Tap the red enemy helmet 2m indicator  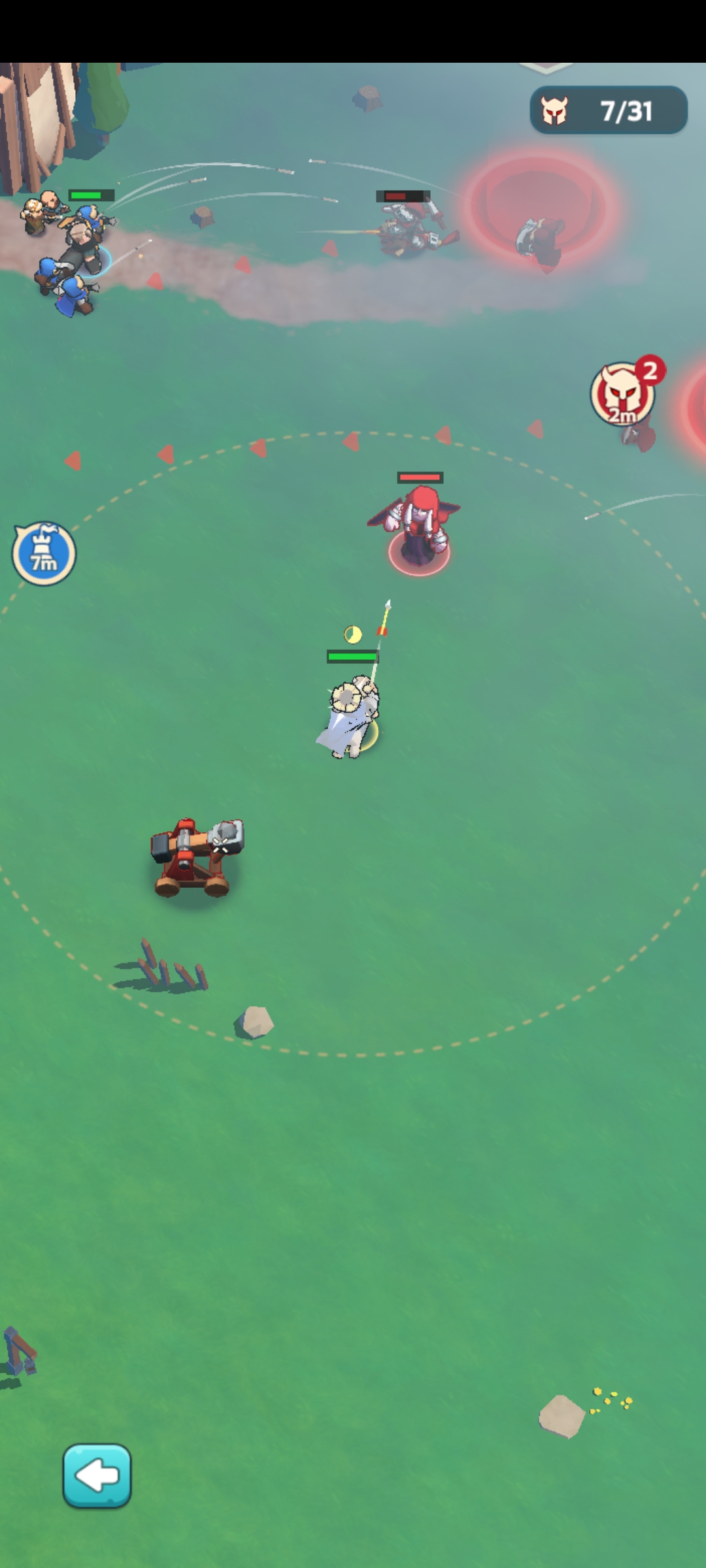(623, 394)
